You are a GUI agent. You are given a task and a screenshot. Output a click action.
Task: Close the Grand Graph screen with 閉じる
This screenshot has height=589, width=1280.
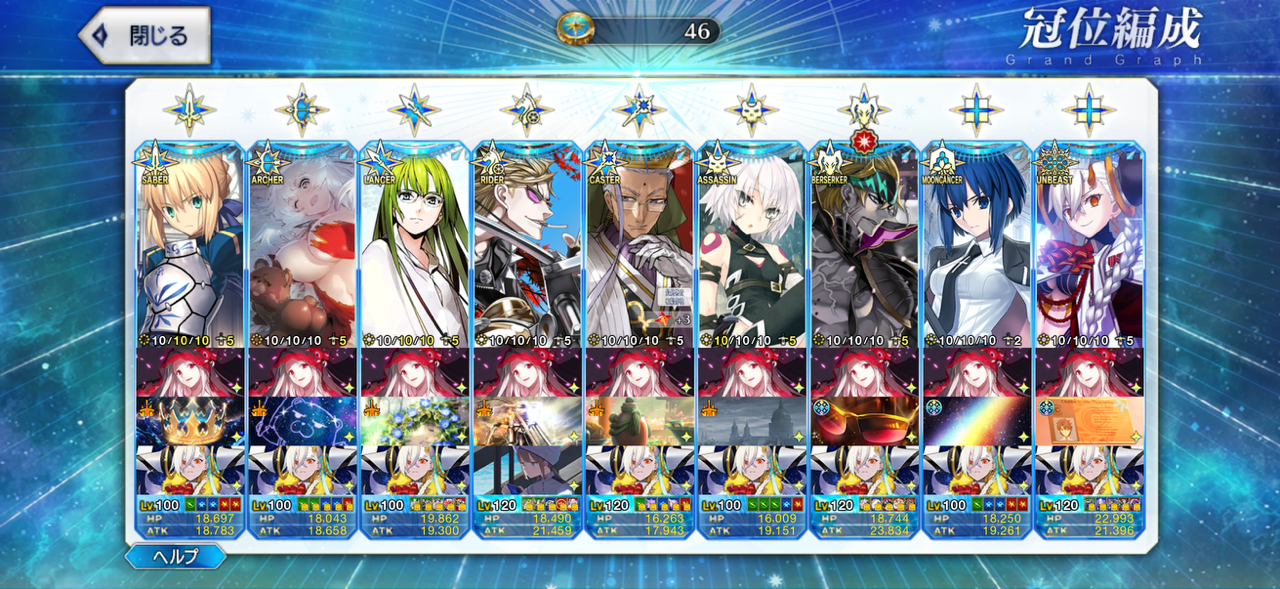145,36
